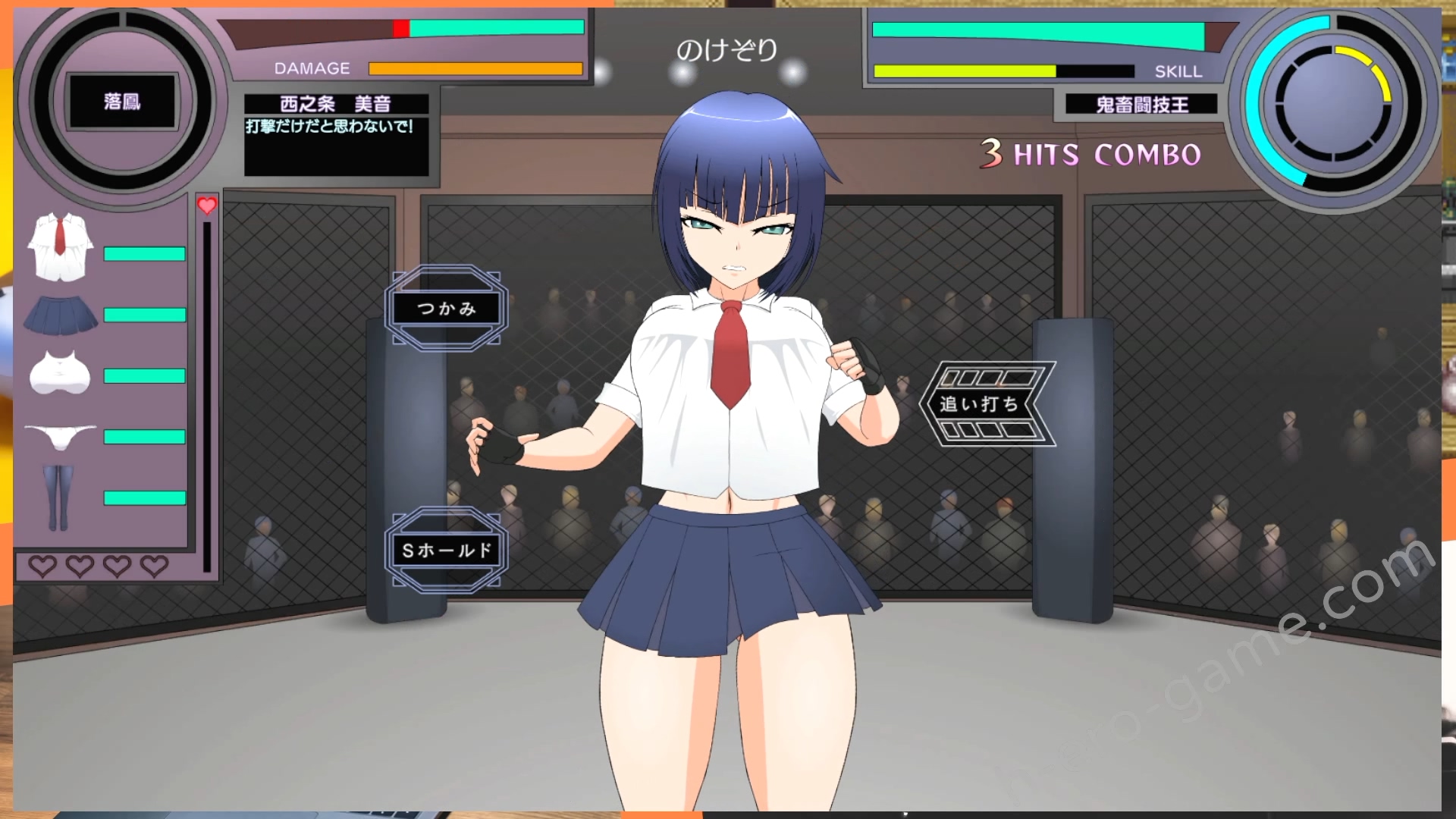
Task: Toggle the Sホールド hold command
Action: (x=447, y=551)
